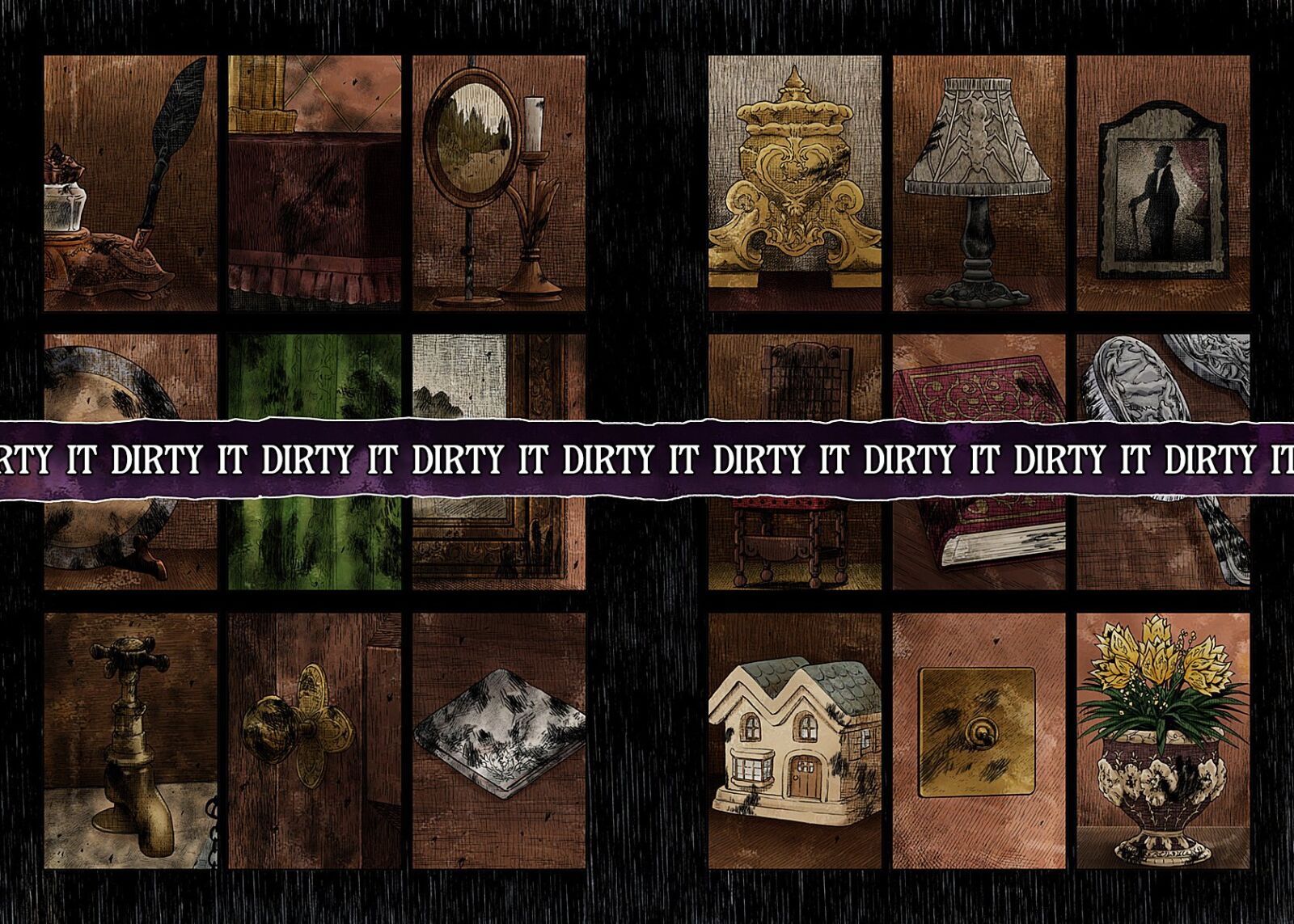The width and height of the screenshot is (1294, 924).
Task: Choose the smudged white cushion tile
Action: (x=499, y=740)
